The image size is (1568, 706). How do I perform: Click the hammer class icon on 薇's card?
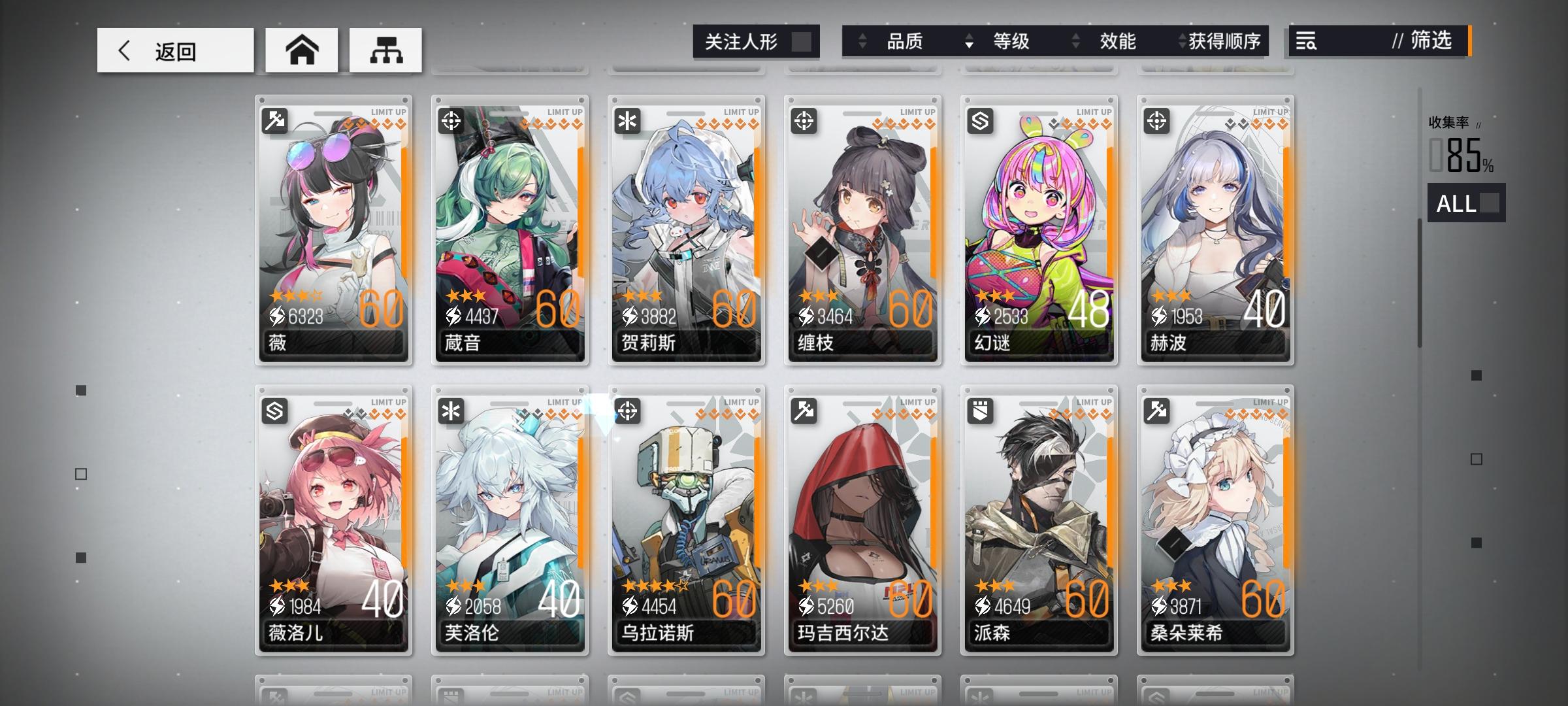tap(274, 120)
